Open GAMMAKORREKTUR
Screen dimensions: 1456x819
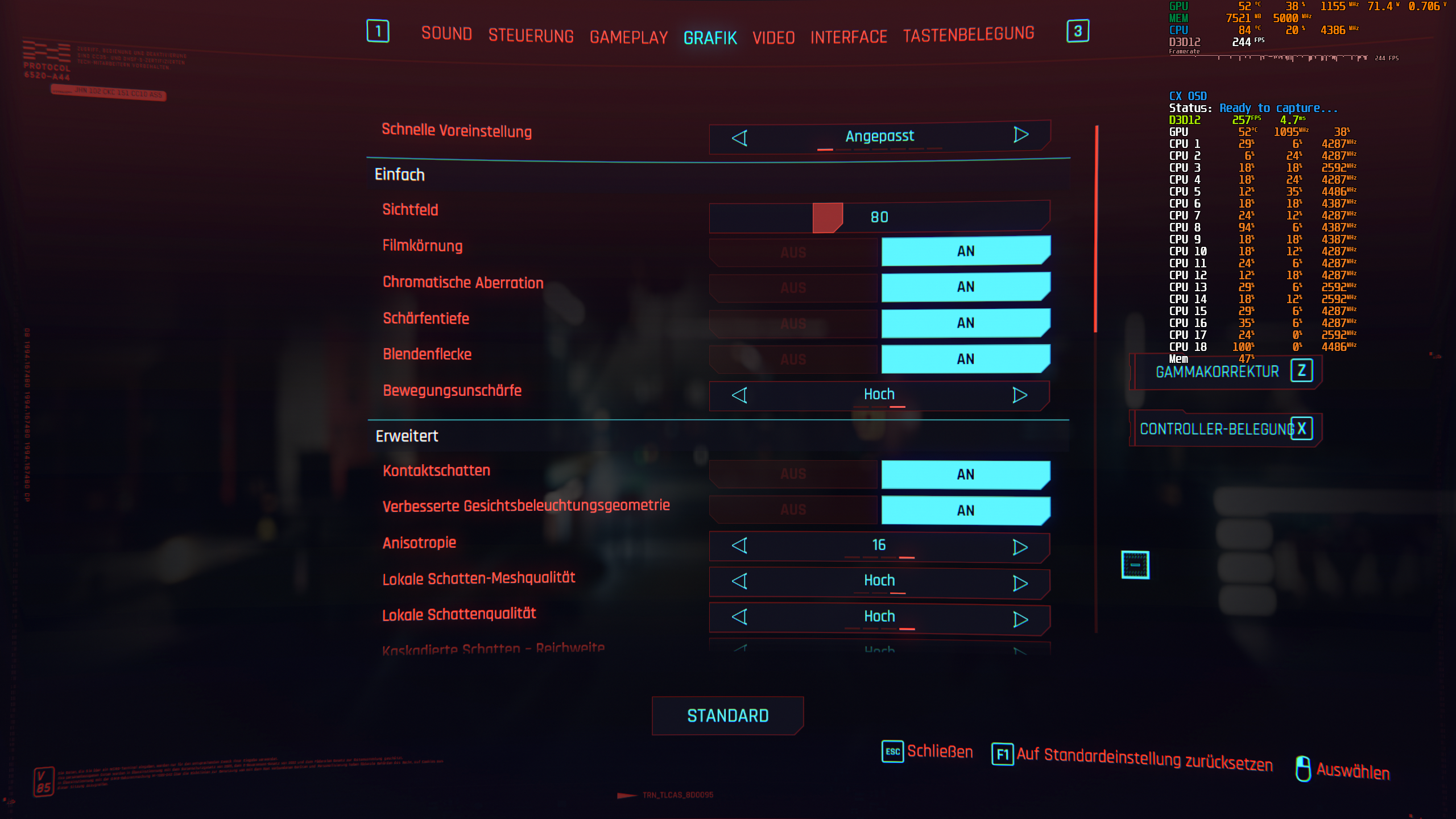(x=1217, y=371)
